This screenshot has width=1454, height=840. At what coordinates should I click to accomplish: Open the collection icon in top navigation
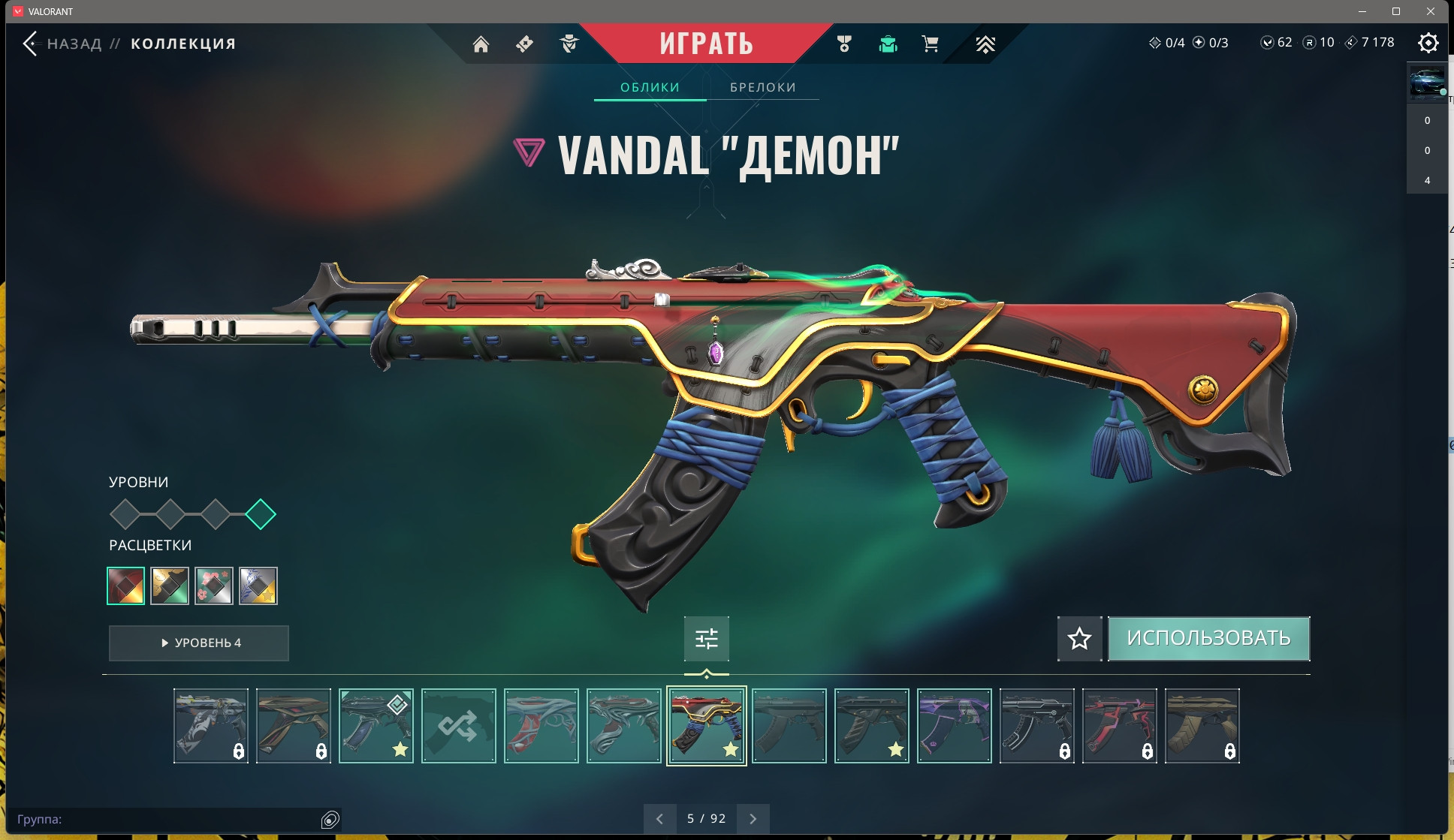(x=888, y=44)
